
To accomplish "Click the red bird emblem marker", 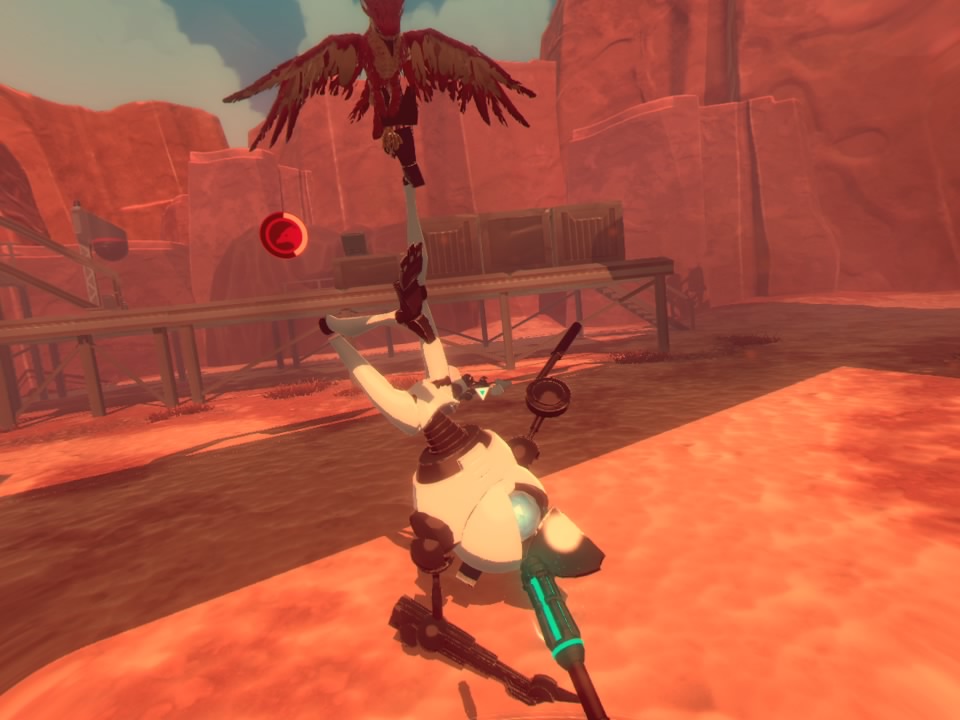I will [281, 235].
